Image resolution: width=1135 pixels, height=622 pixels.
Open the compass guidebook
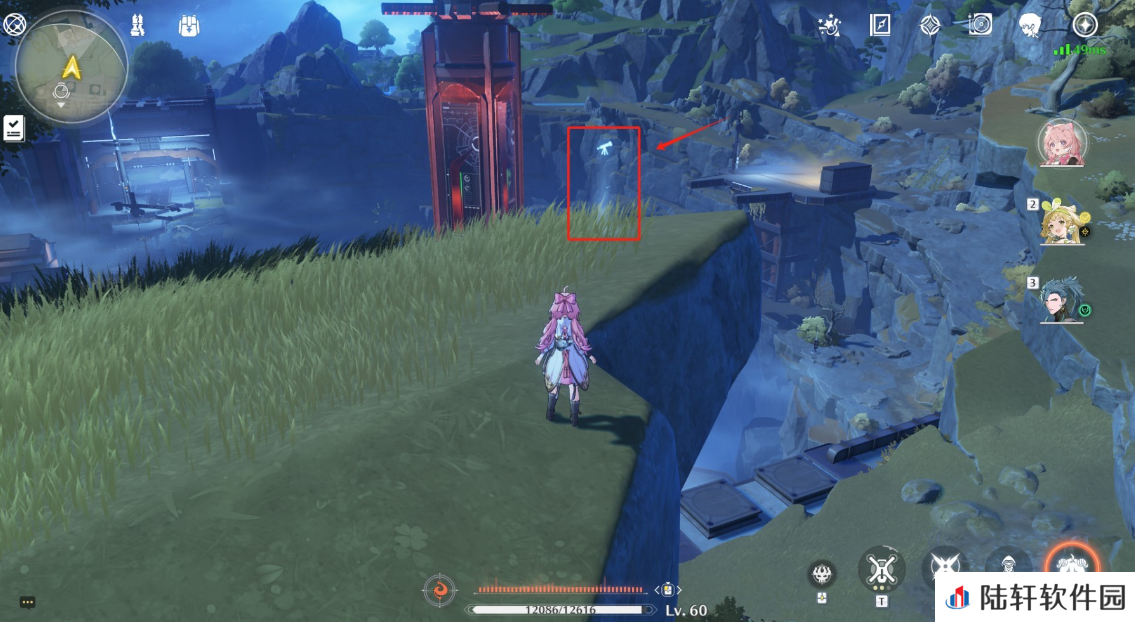pyautogui.click(x=880, y=25)
